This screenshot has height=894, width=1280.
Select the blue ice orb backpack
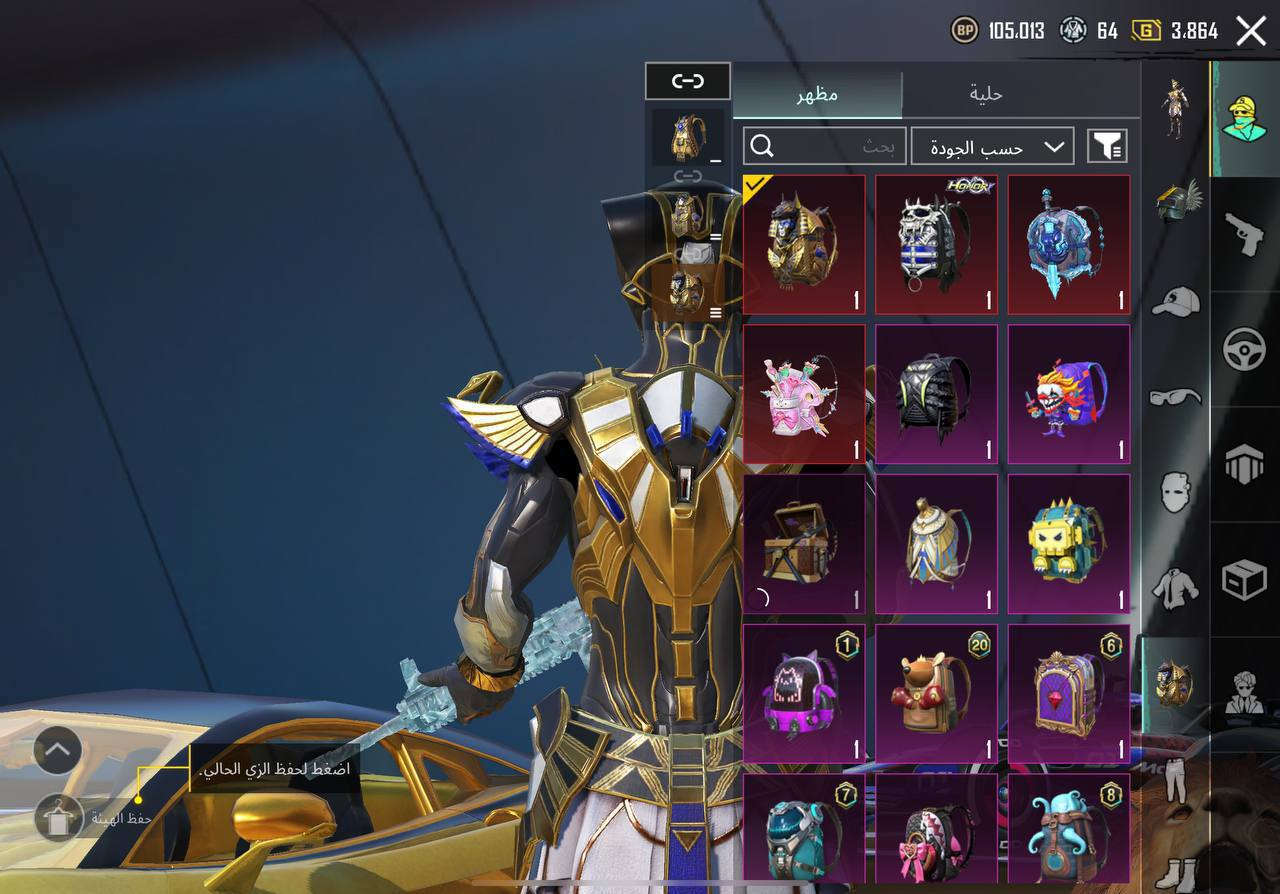click(x=1068, y=244)
